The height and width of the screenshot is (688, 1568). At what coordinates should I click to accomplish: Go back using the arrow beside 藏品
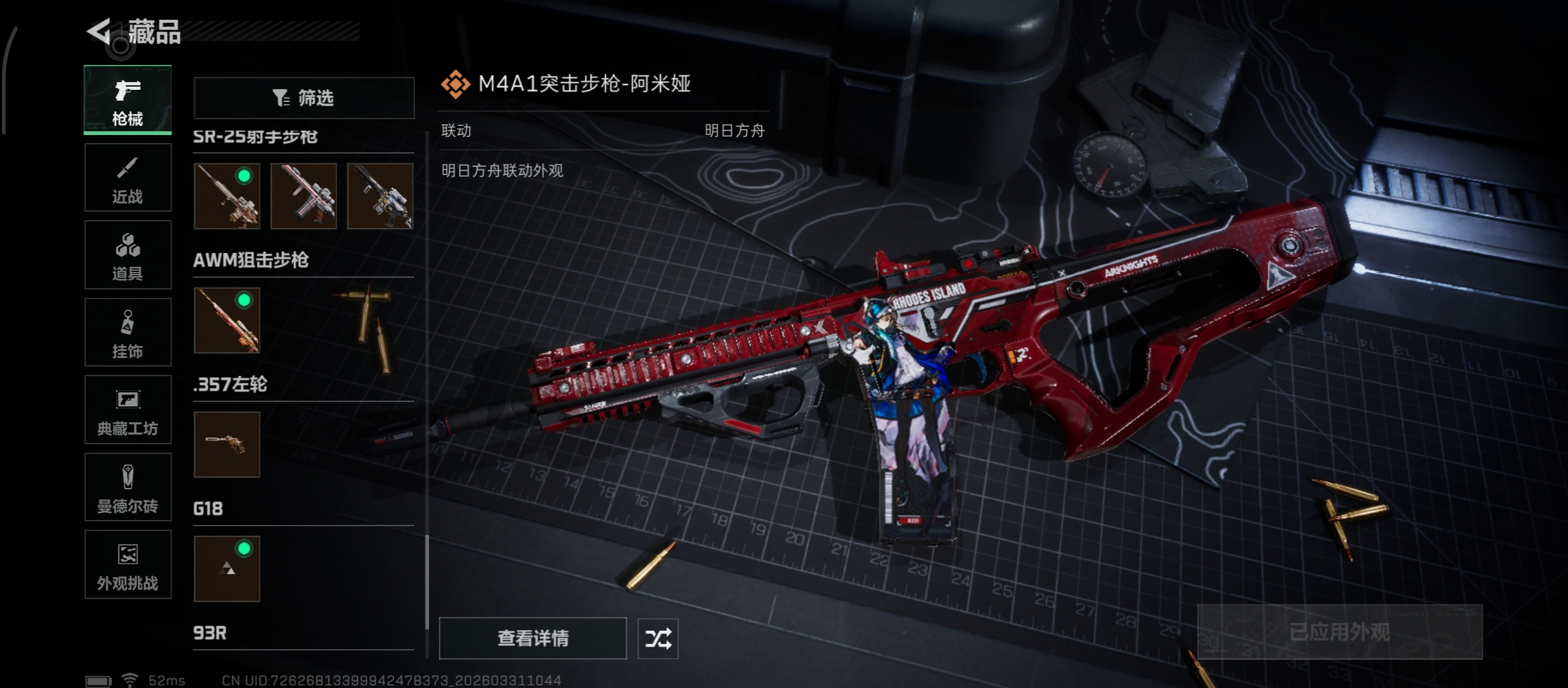[99, 31]
